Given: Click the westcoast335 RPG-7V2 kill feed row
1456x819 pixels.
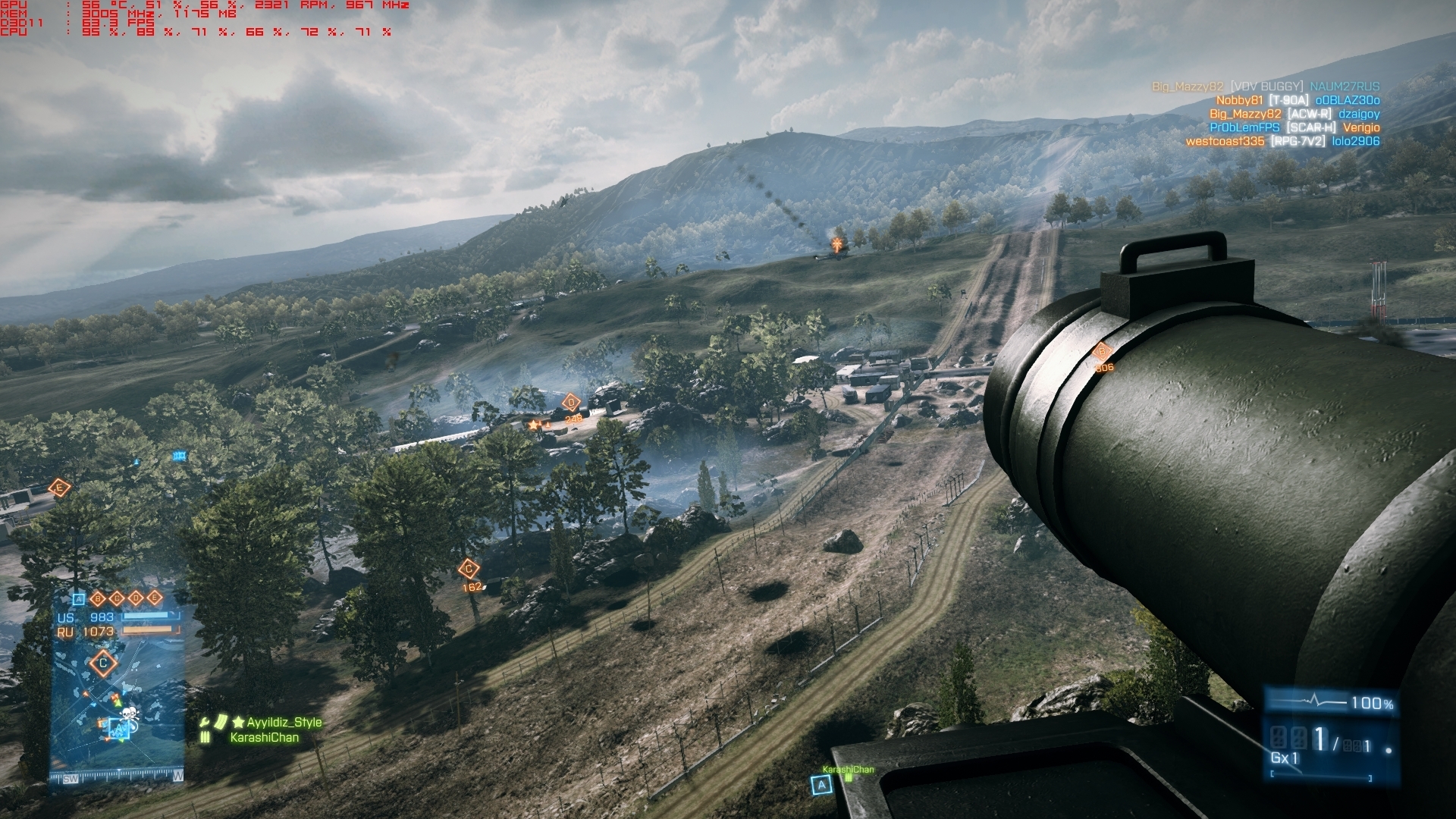Looking at the screenshot, I should pyautogui.click(x=1282, y=141).
